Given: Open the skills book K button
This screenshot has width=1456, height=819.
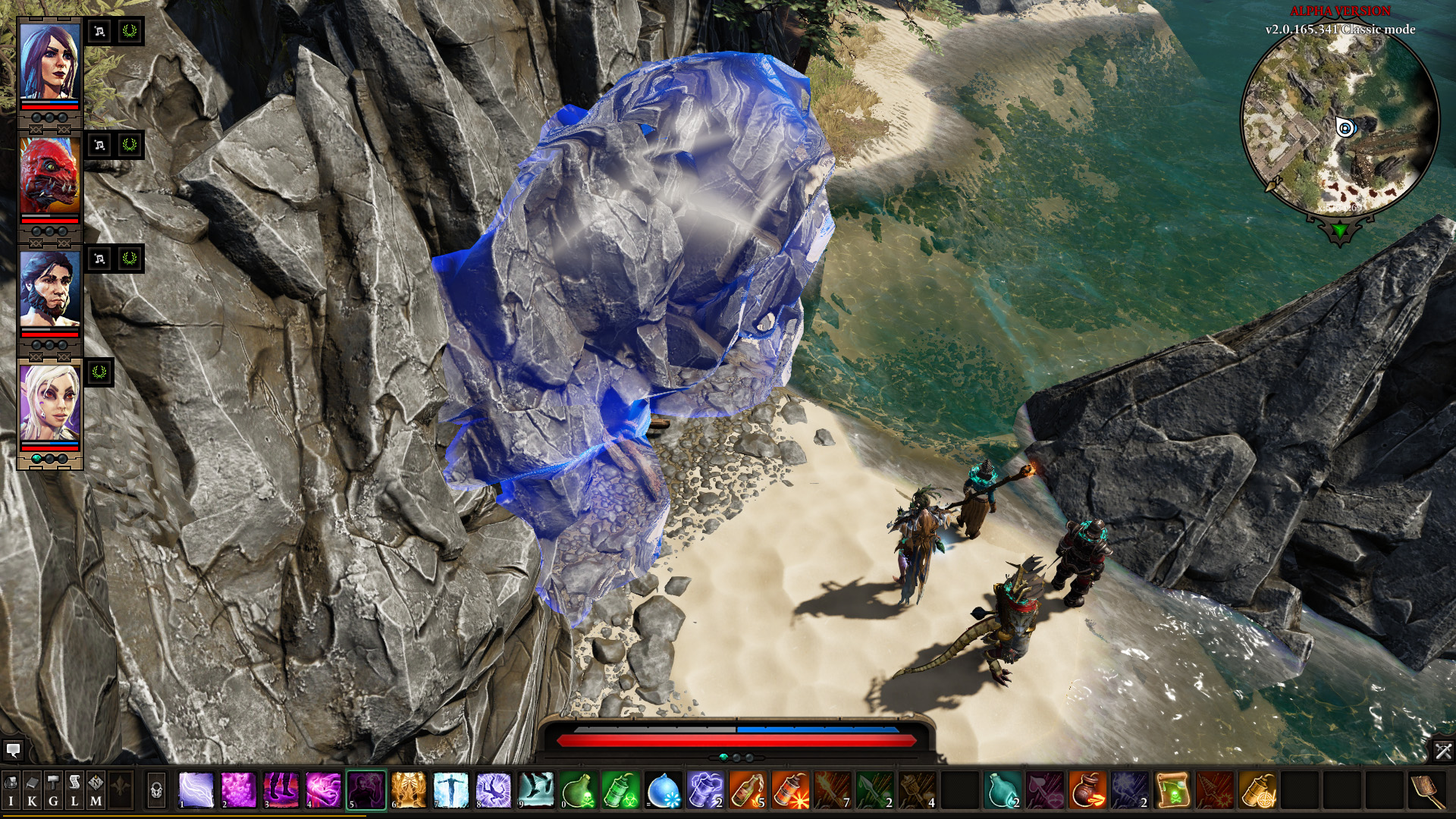Looking at the screenshot, I should (32, 790).
